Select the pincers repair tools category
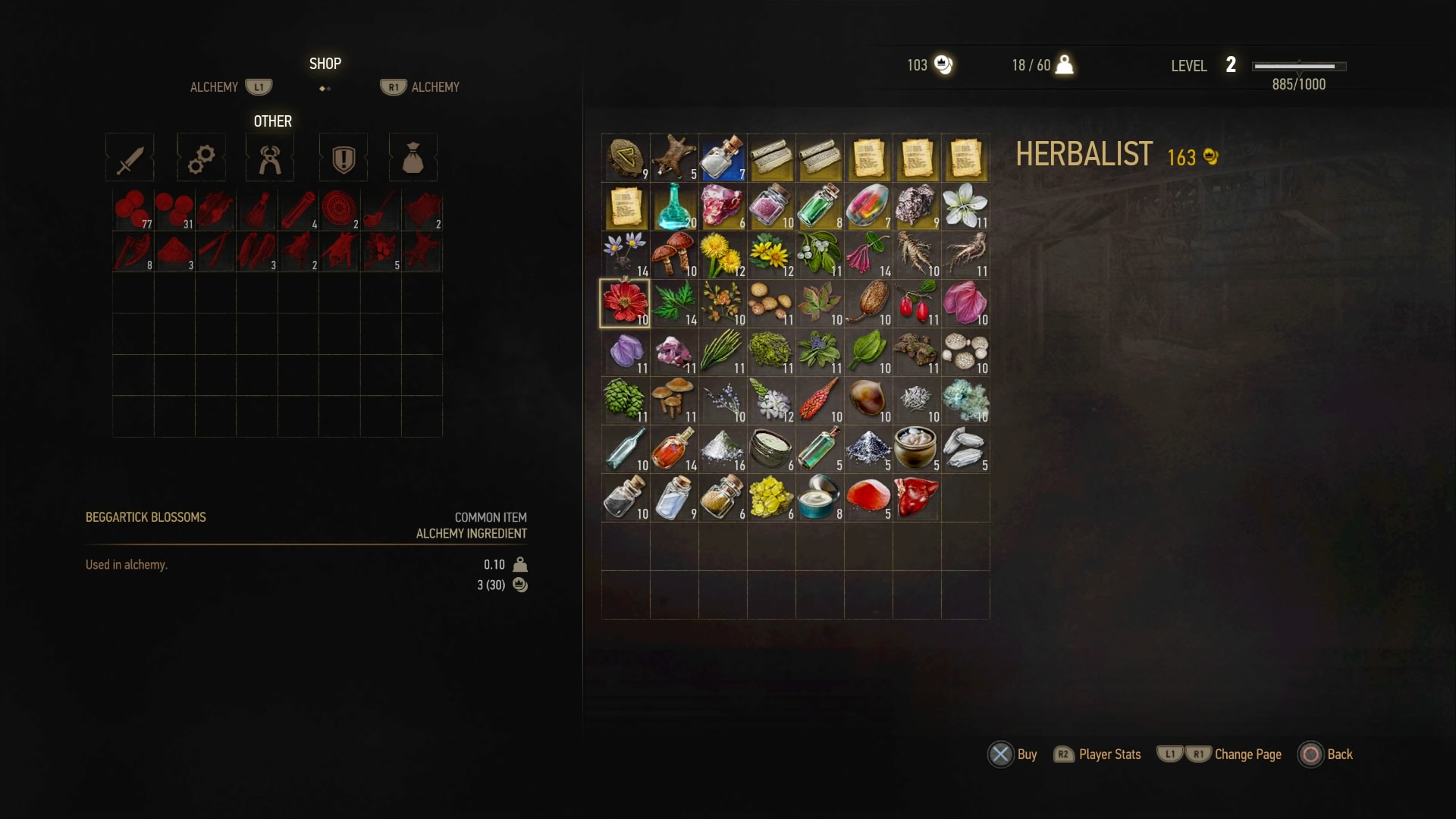Viewport: 1456px width, 819px height. (270, 157)
